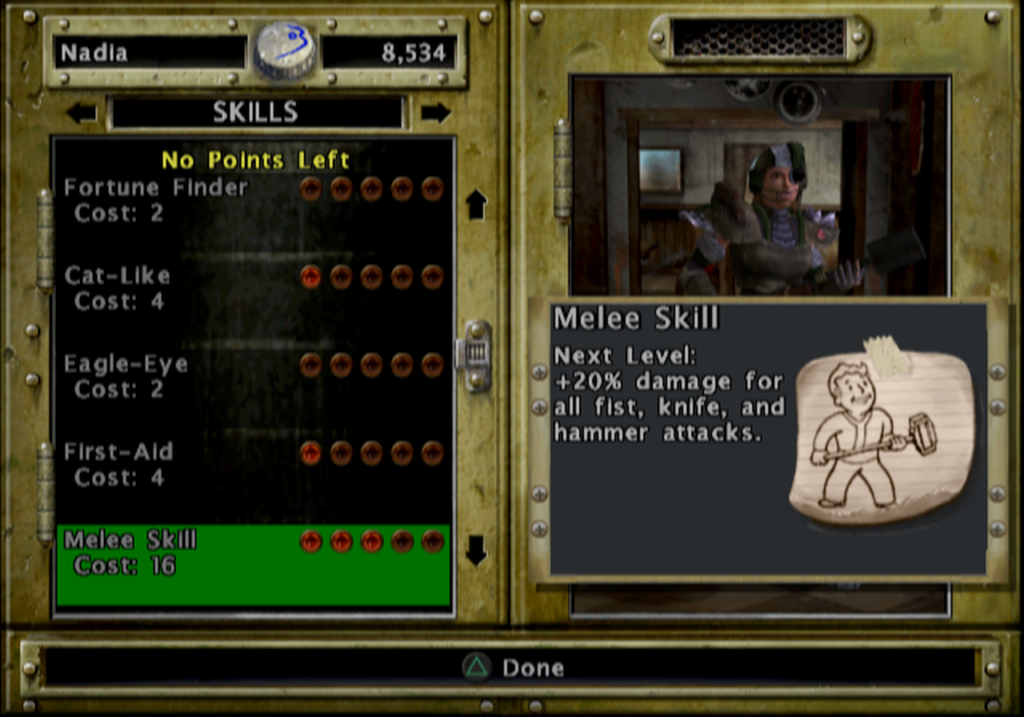Select the Fortune Finder skill
The height and width of the screenshot is (717, 1024).
pos(156,199)
